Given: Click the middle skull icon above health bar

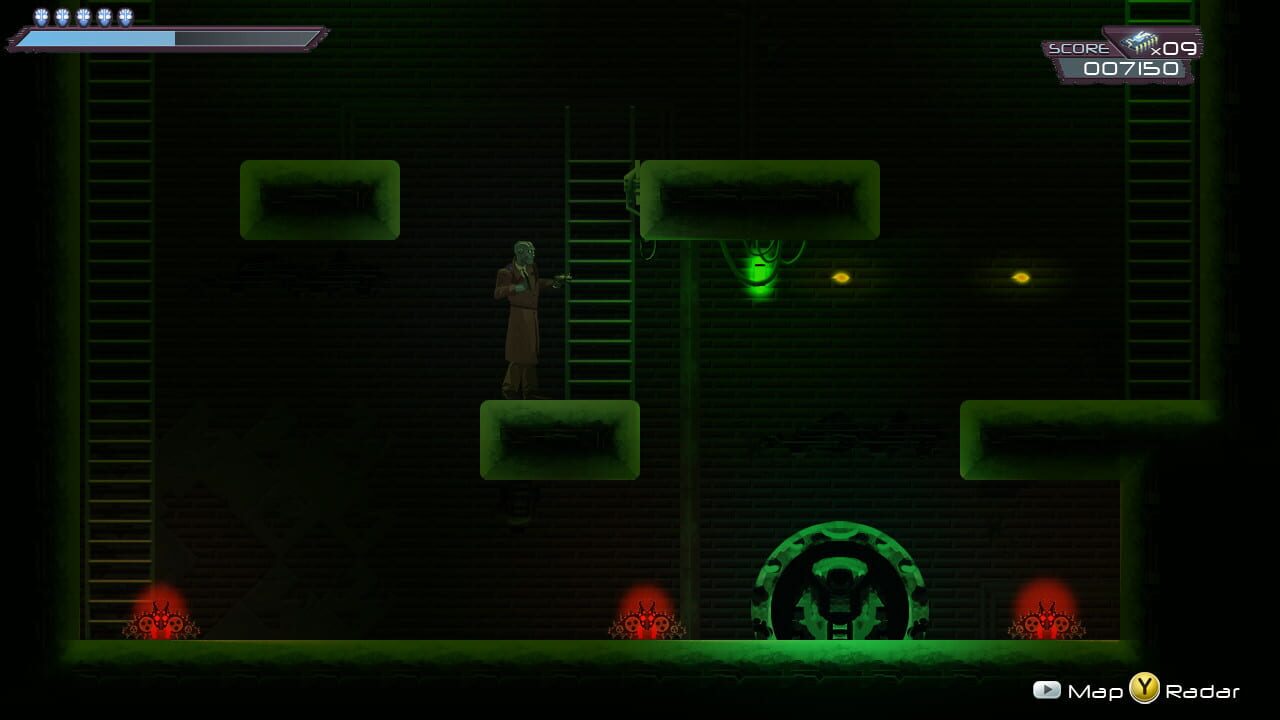Looking at the screenshot, I should click(x=83, y=15).
